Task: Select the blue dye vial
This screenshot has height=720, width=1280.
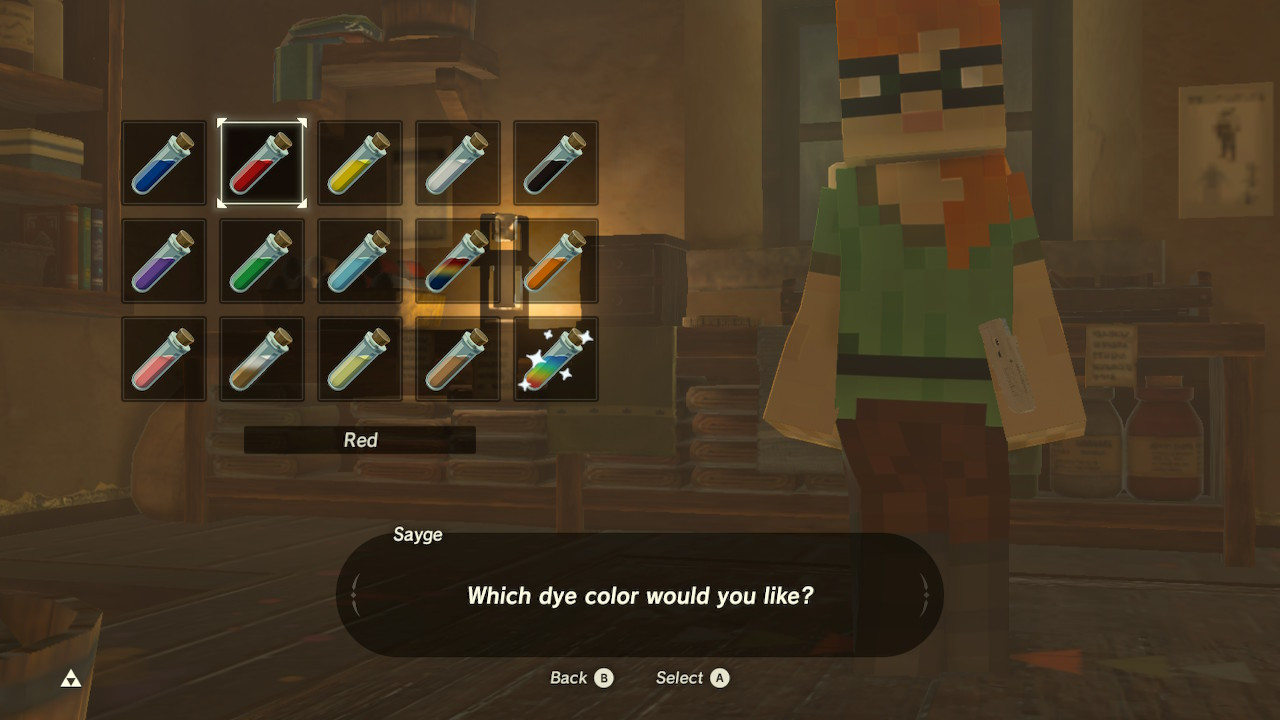Action: click(x=163, y=162)
